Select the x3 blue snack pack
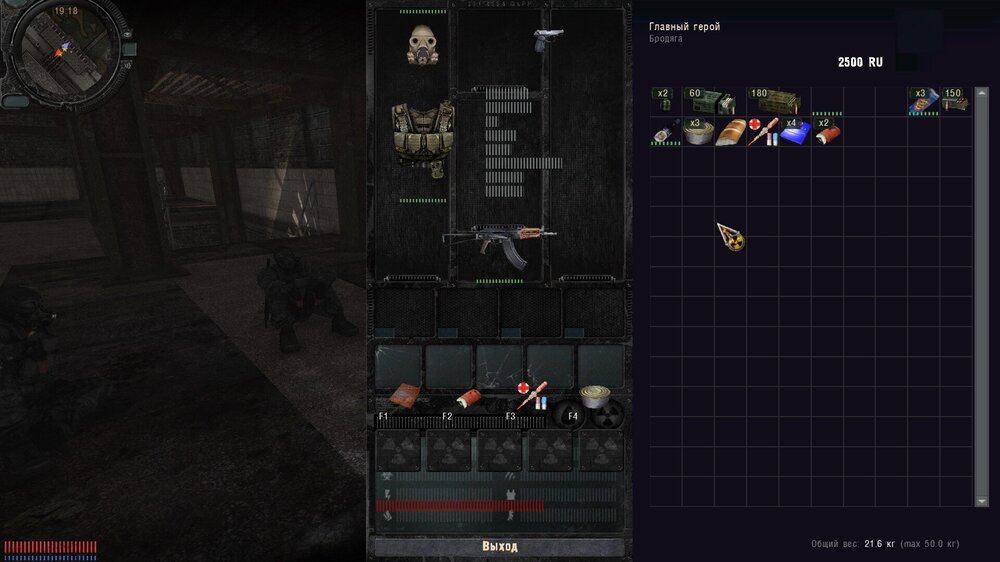Screen dimensions: 1000x562 pos(922,102)
